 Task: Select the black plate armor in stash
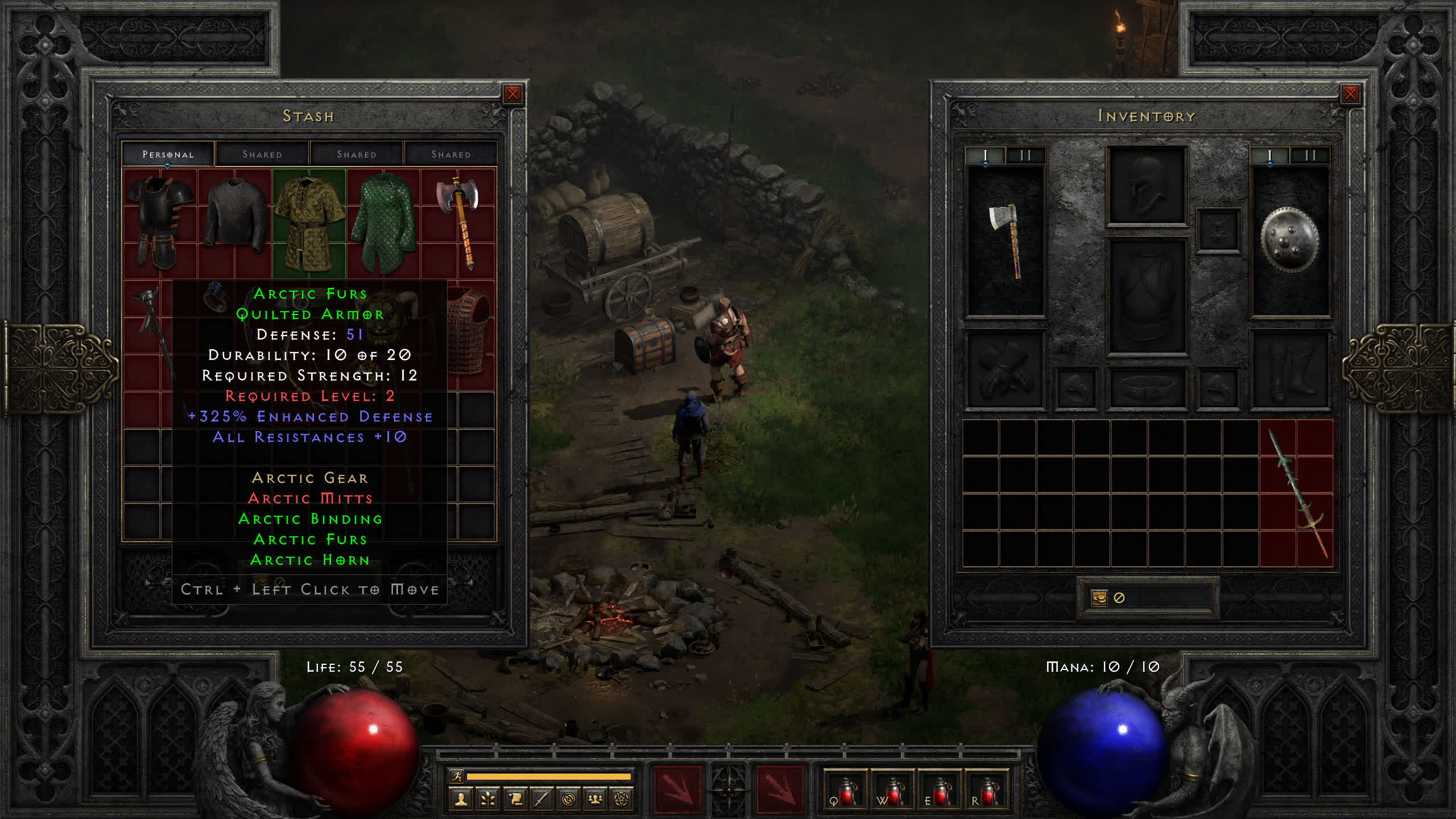click(160, 222)
